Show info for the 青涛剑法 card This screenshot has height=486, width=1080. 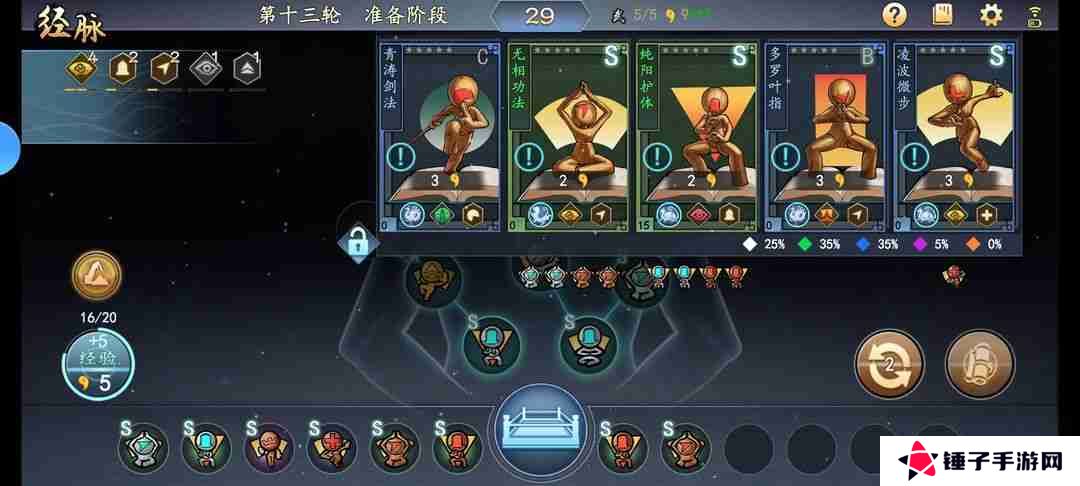click(399, 157)
